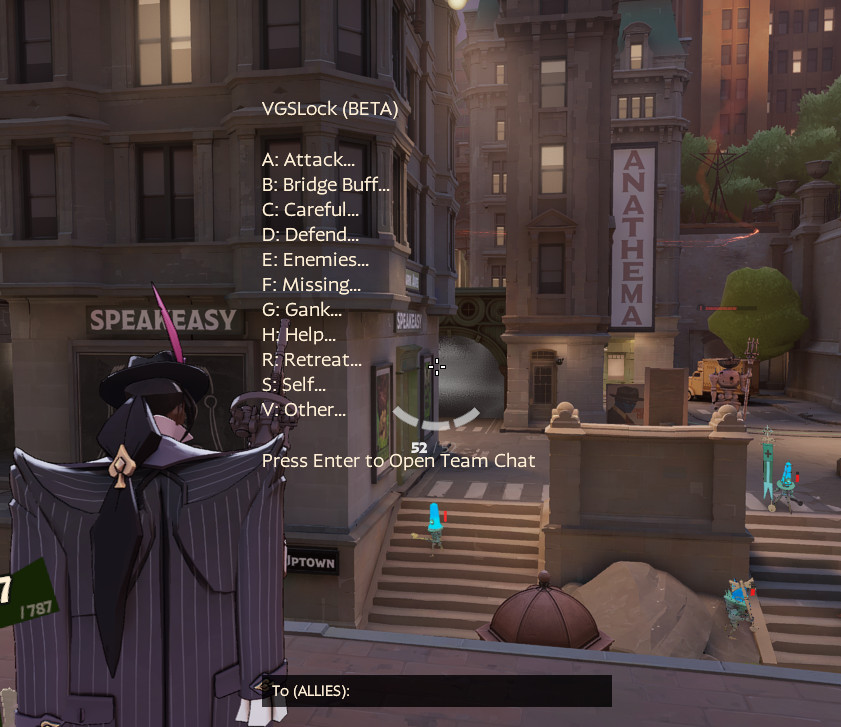Image resolution: width=841 pixels, height=727 pixels.
Task: Open the Defend command submenu
Action: 310,235
